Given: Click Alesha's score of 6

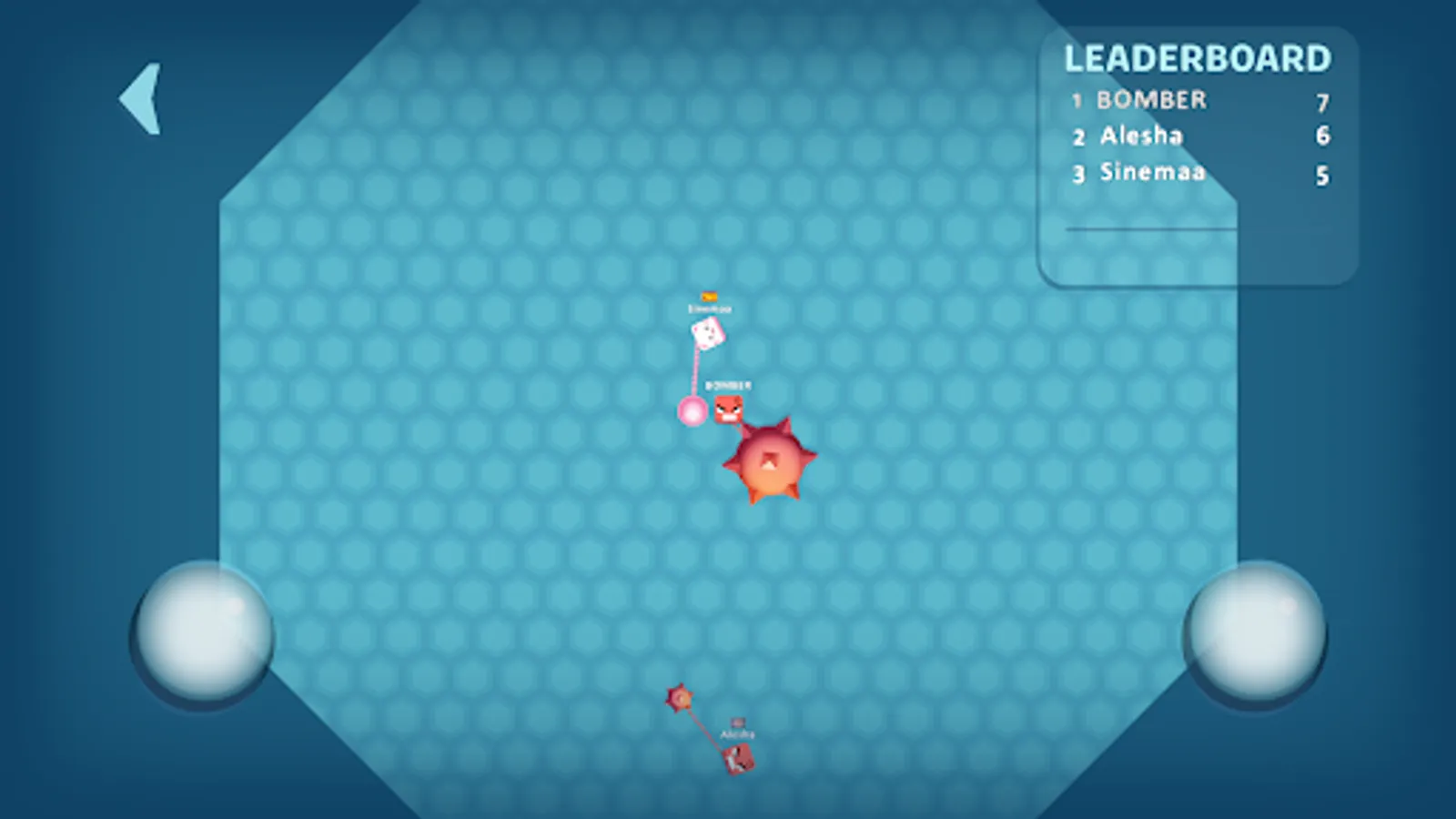Looking at the screenshot, I should pos(1324,136).
